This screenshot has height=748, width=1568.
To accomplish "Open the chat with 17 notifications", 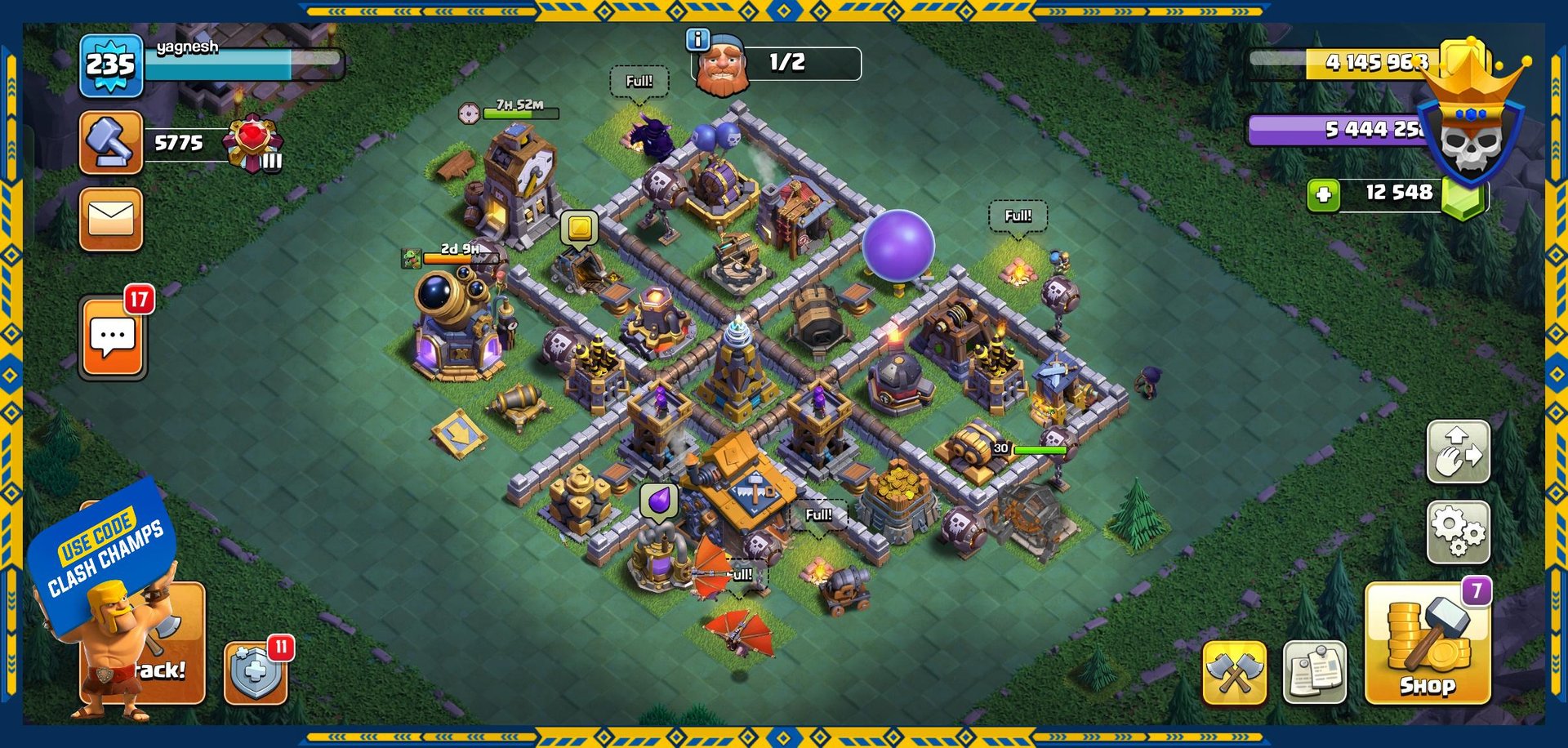I will coord(113,337).
